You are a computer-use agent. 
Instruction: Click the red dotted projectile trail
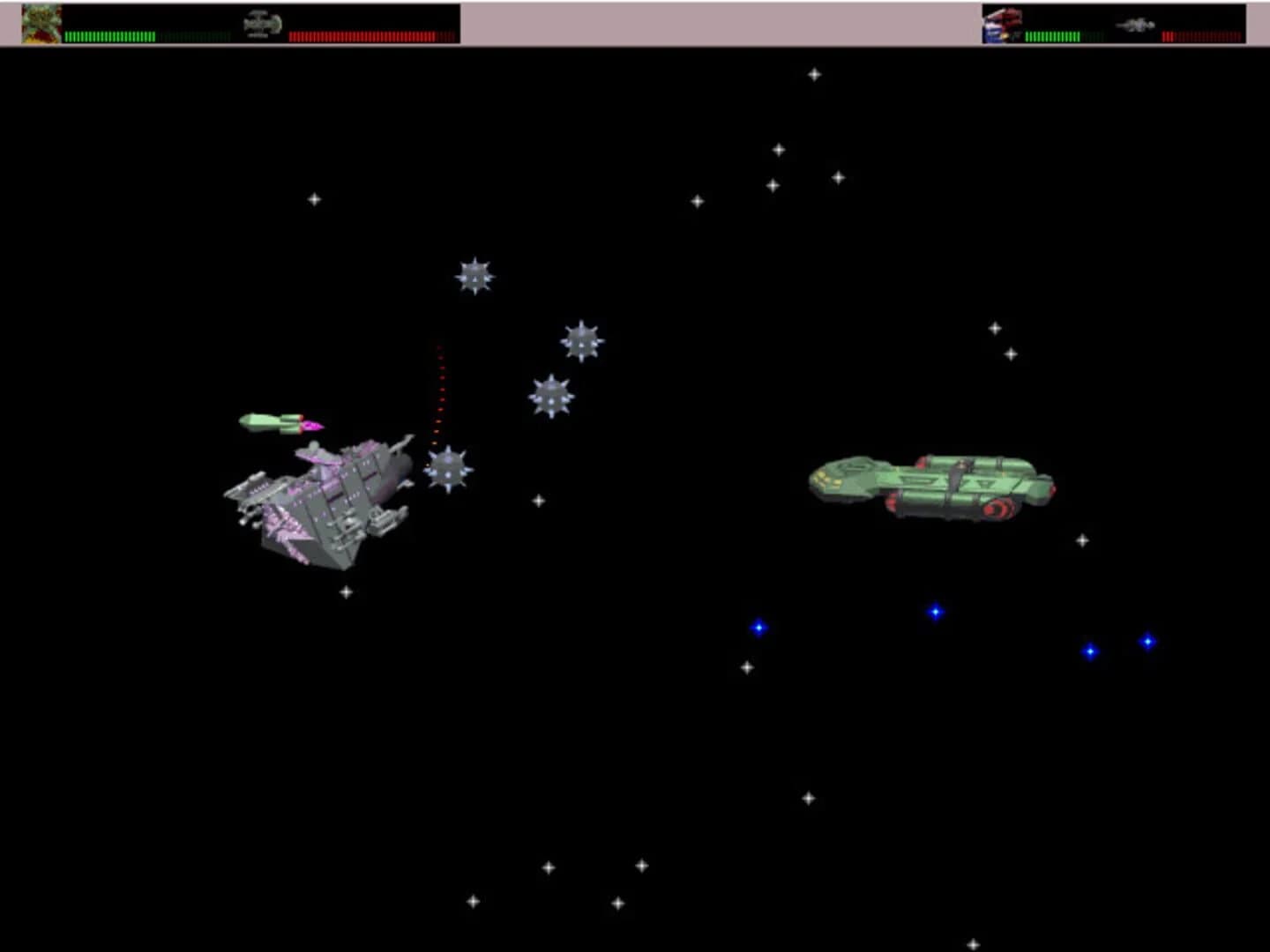coord(440,388)
